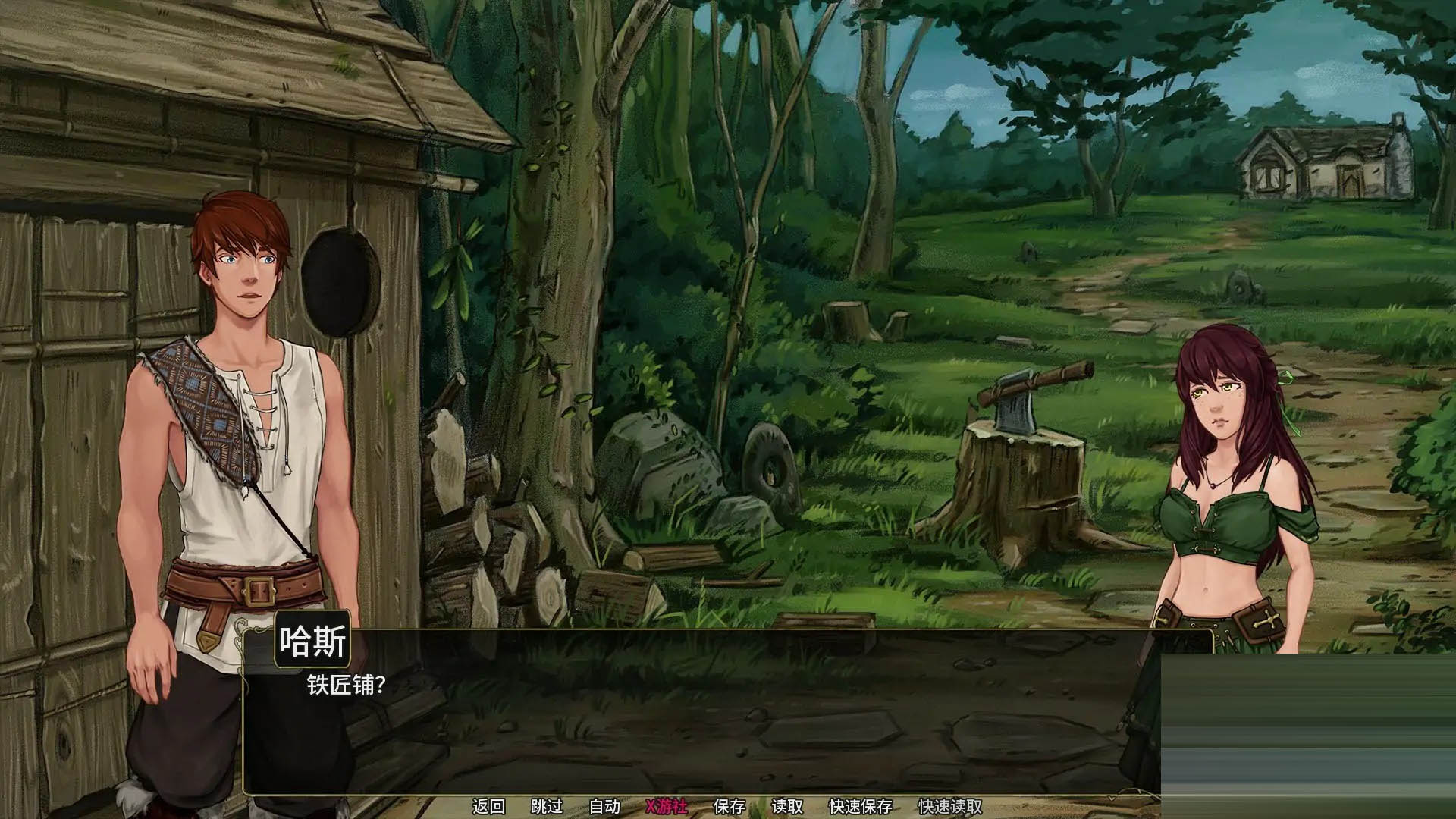Open the 读取 (Load) menu
The image size is (1456, 819).
point(786,806)
